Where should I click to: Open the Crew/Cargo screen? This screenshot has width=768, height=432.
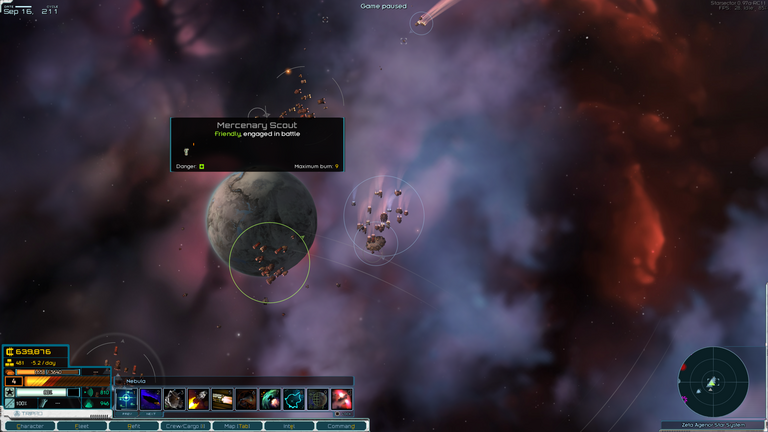[185, 426]
